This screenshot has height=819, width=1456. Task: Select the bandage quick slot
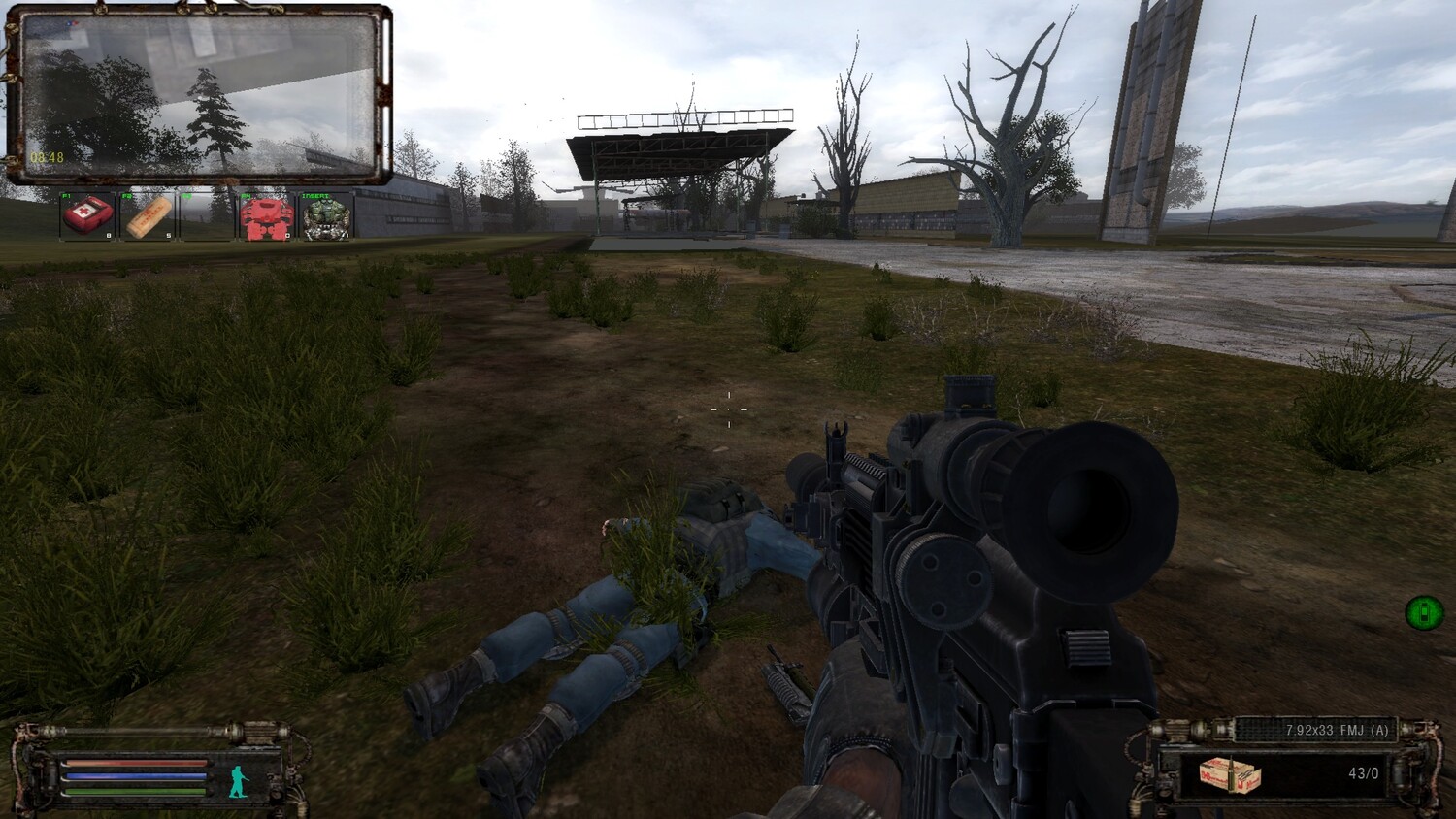click(148, 216)
